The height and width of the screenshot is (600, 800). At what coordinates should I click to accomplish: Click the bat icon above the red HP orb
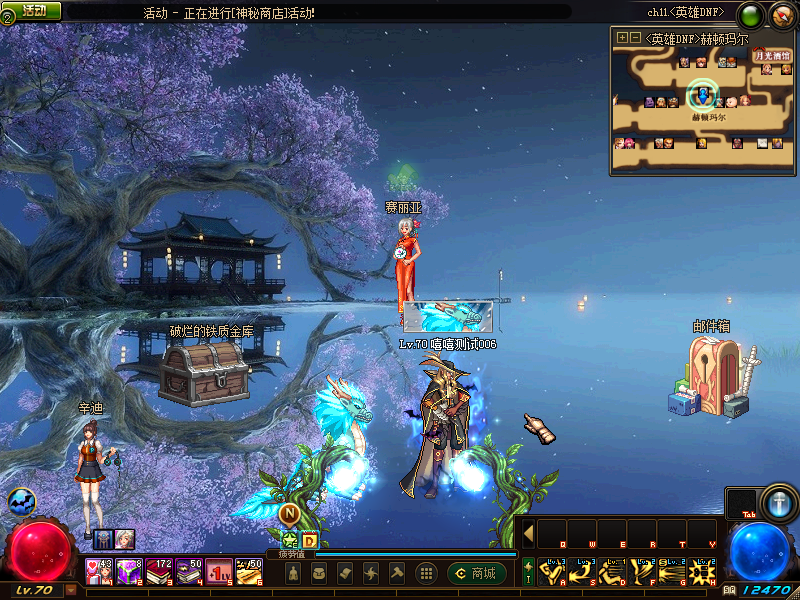click(x=20, y=501)
